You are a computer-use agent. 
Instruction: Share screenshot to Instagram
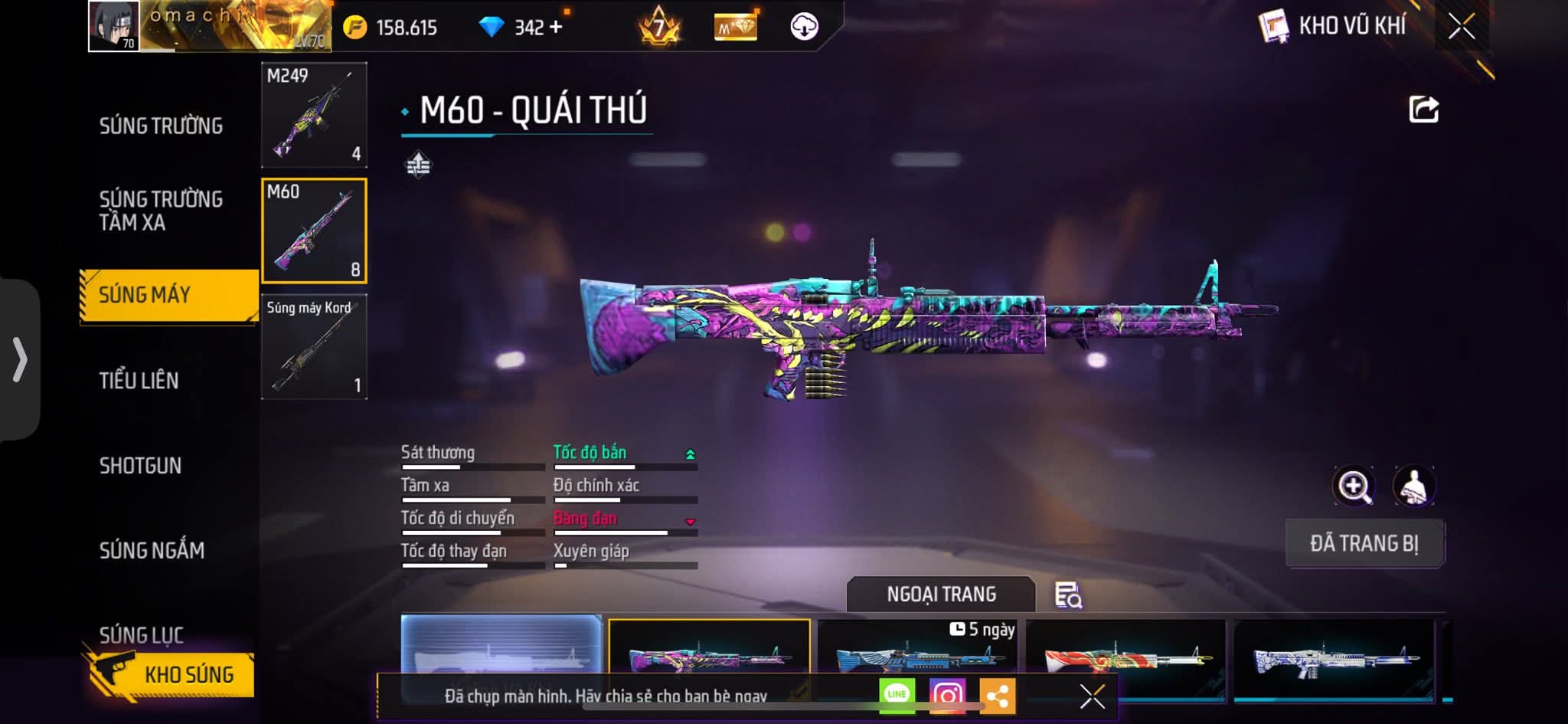[x=947, y=695]
